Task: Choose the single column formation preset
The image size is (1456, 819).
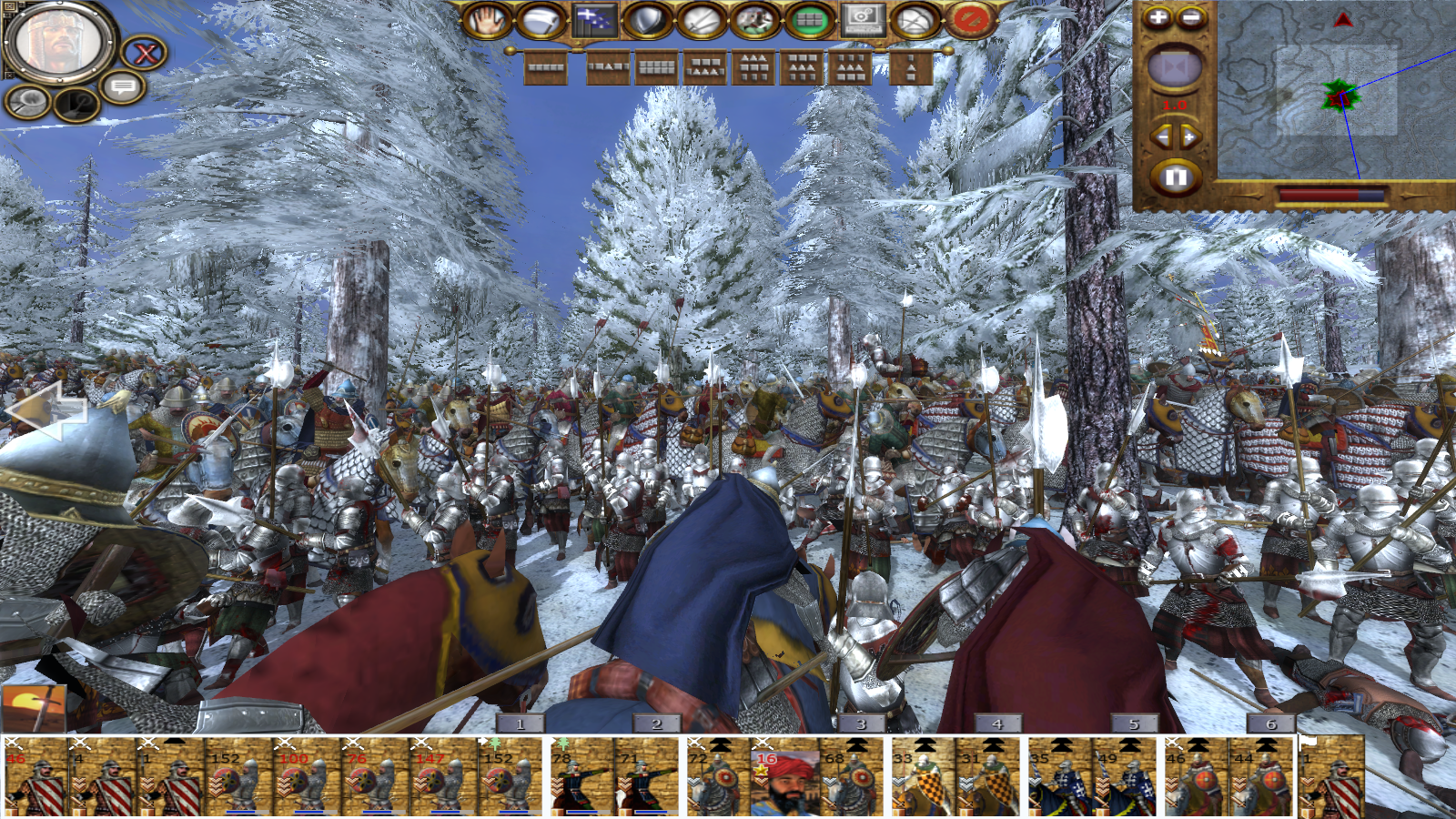Action: [911, 68]
